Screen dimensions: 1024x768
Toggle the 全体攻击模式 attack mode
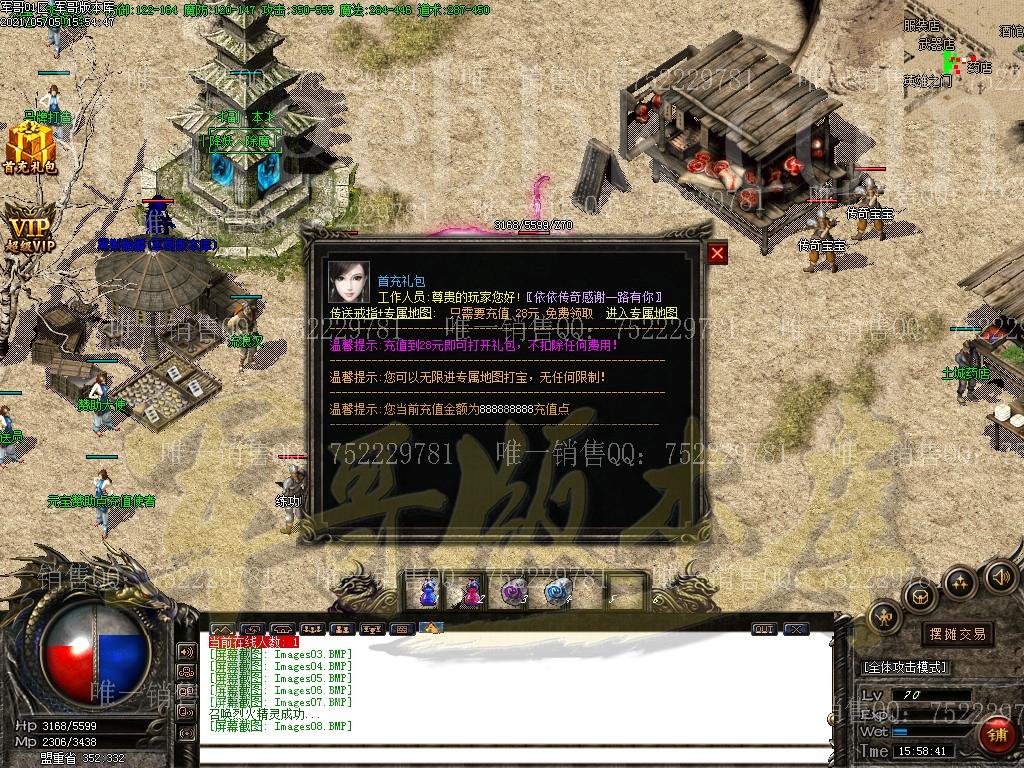[x=905, y=667]
